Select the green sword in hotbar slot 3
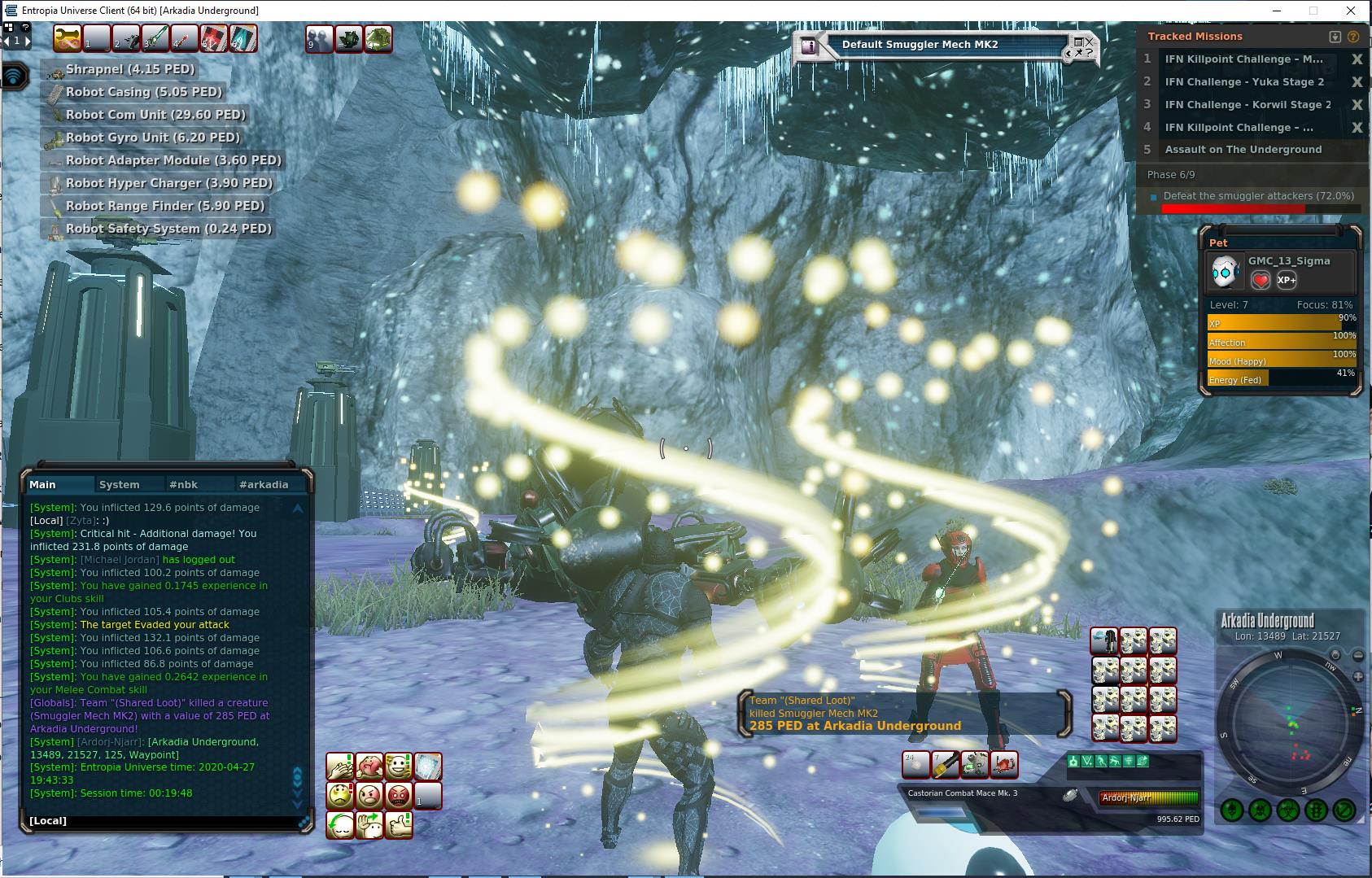 coord(156,38)
